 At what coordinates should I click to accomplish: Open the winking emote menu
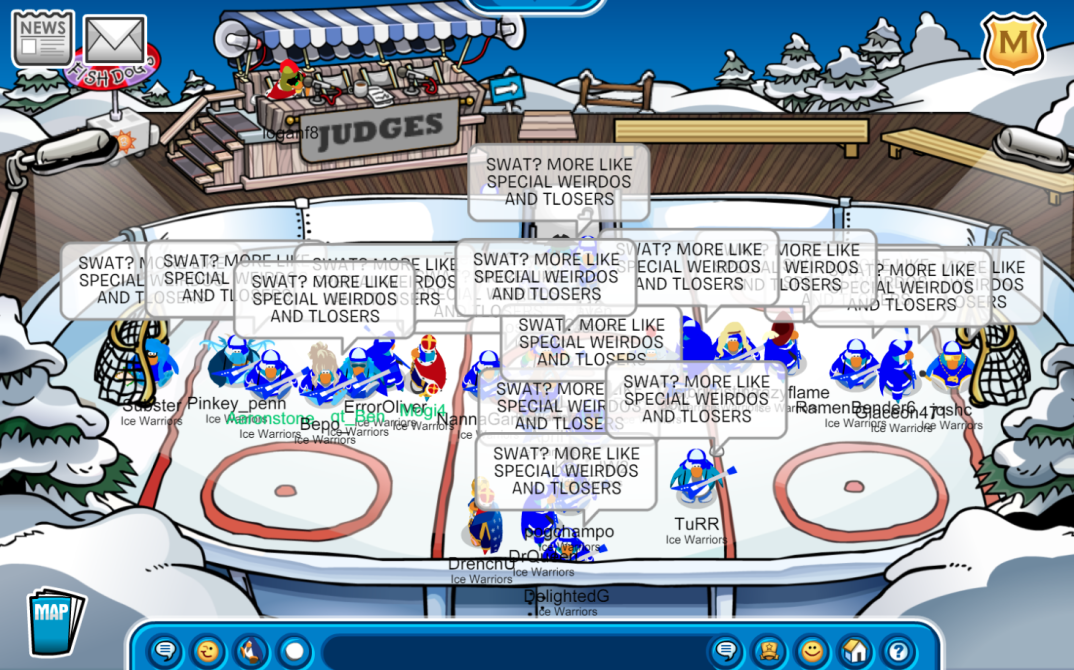pos(209,652)
